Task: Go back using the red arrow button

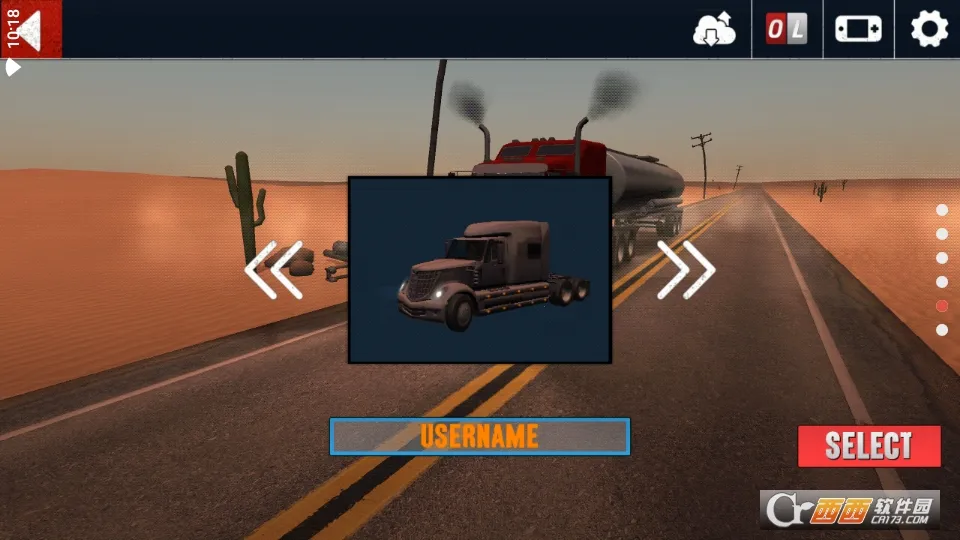Action: [30, 29]
